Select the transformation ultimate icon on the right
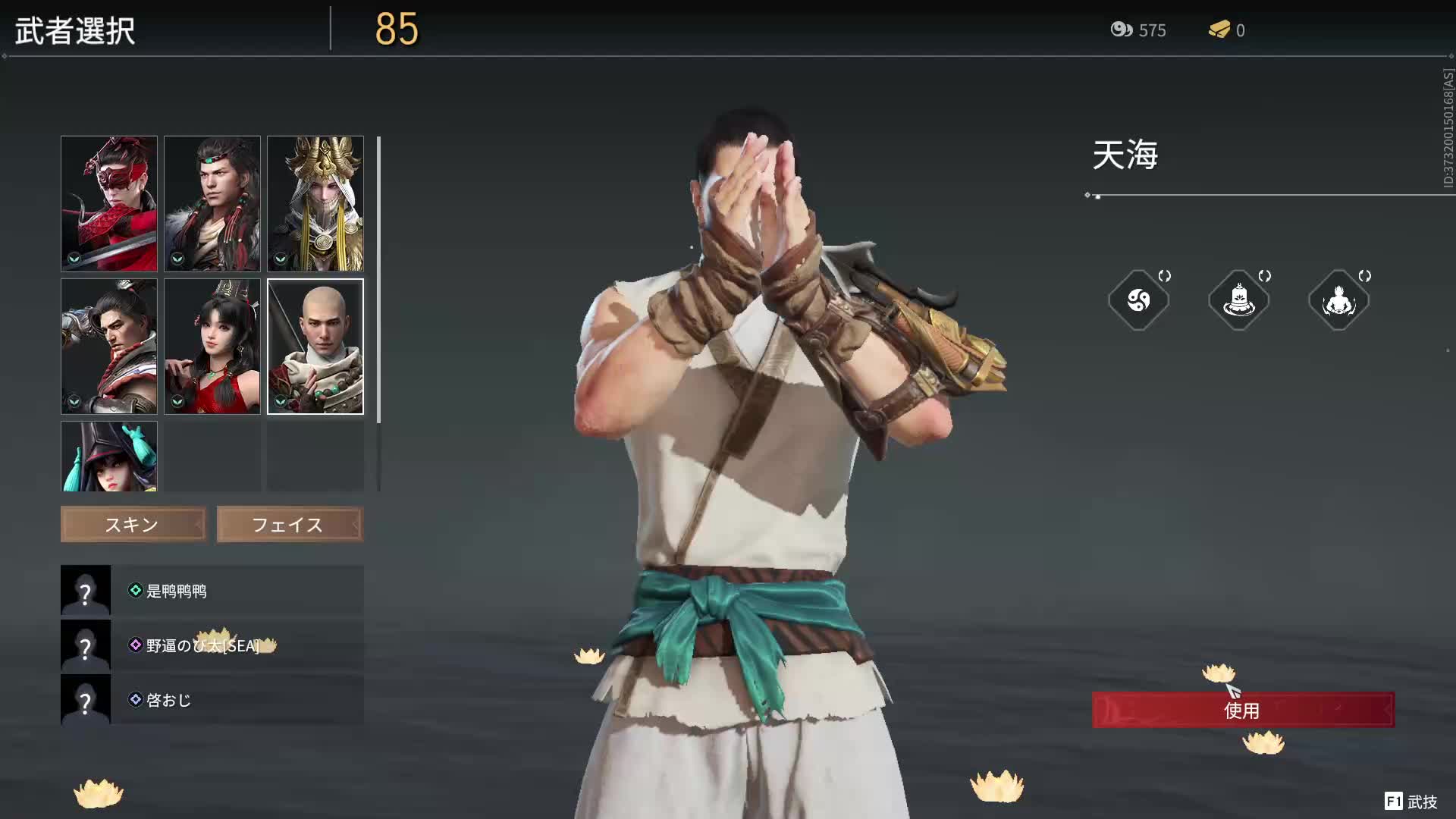1456x819 pixels. (x=1339, y=300)
